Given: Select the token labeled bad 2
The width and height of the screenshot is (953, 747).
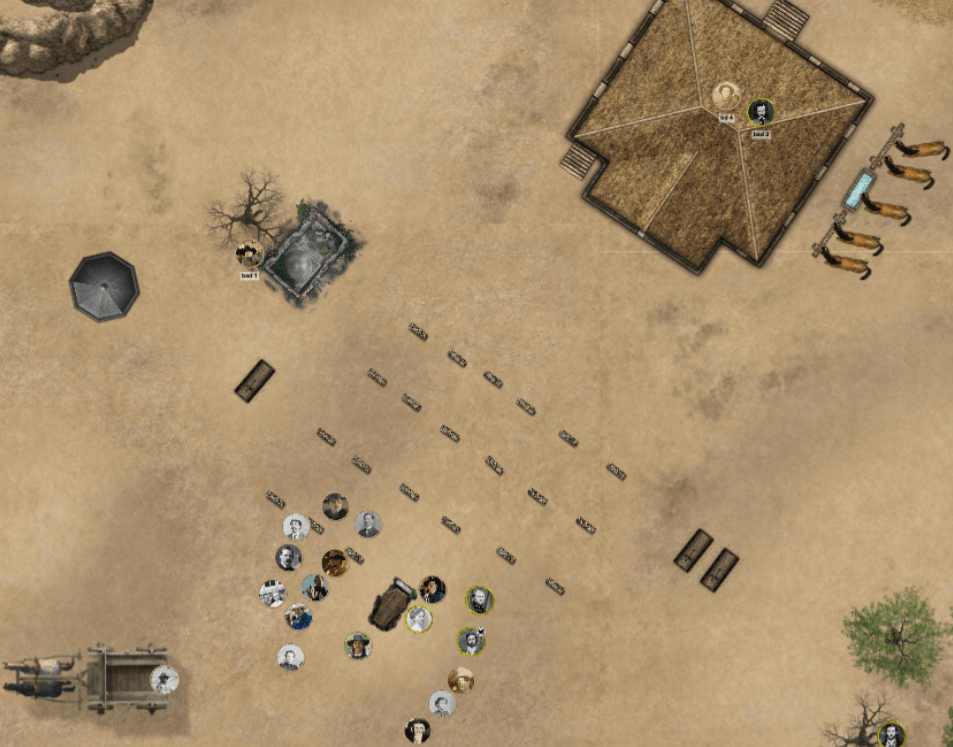Looking at the screenshot, I should pos(761,112).
